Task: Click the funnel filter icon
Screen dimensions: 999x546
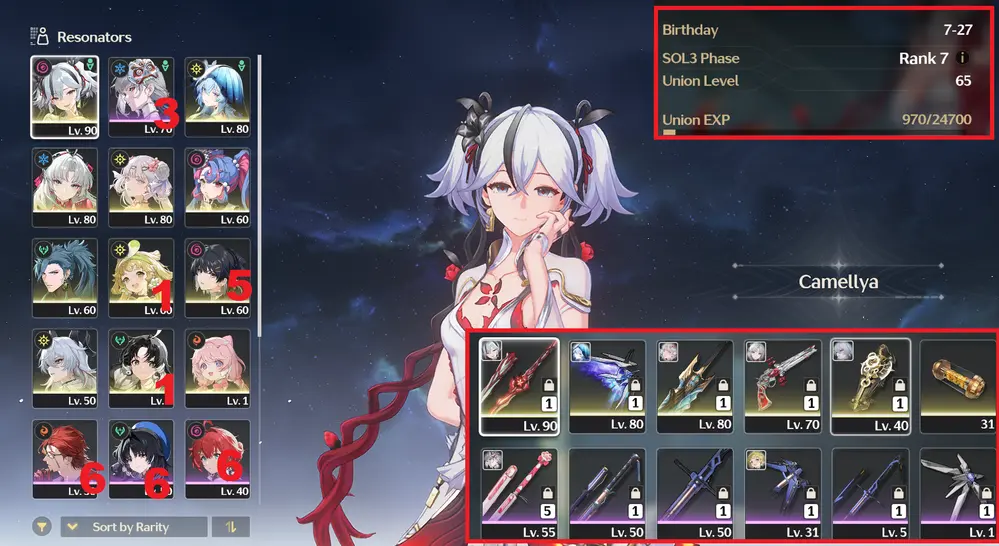Action: [x=43, y=527]
